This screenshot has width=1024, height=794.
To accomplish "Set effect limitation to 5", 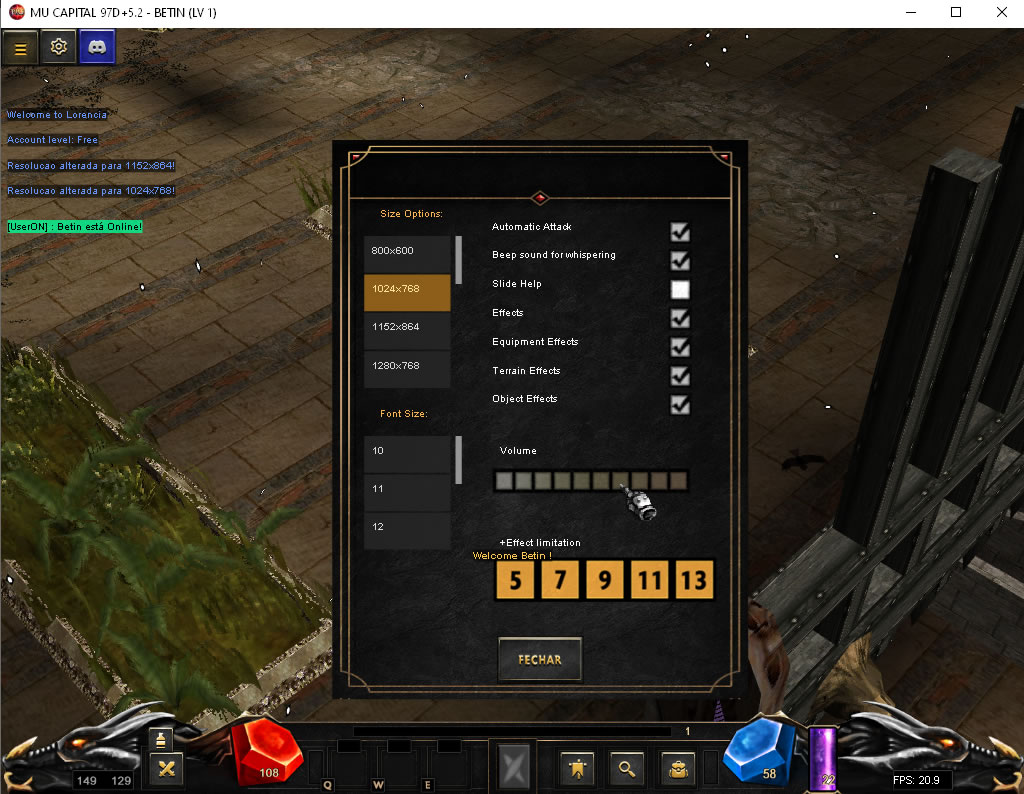I will tap(515, 580).
